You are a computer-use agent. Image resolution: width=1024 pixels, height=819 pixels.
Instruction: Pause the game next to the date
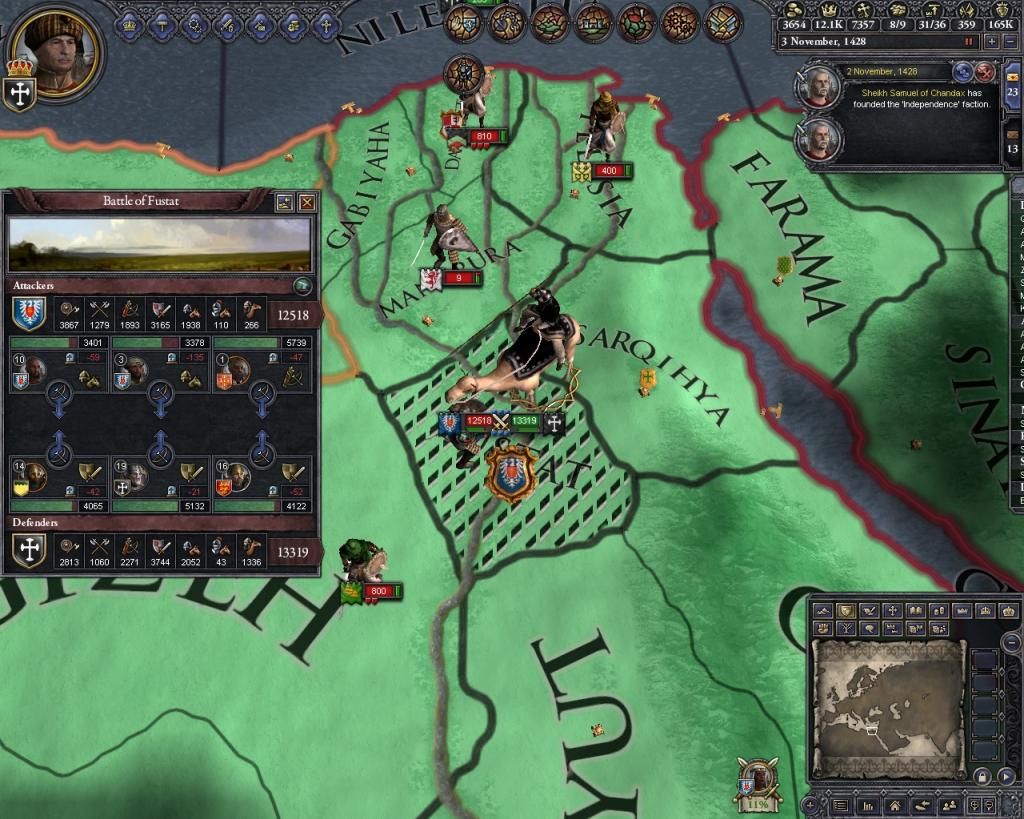coord(968,42)
